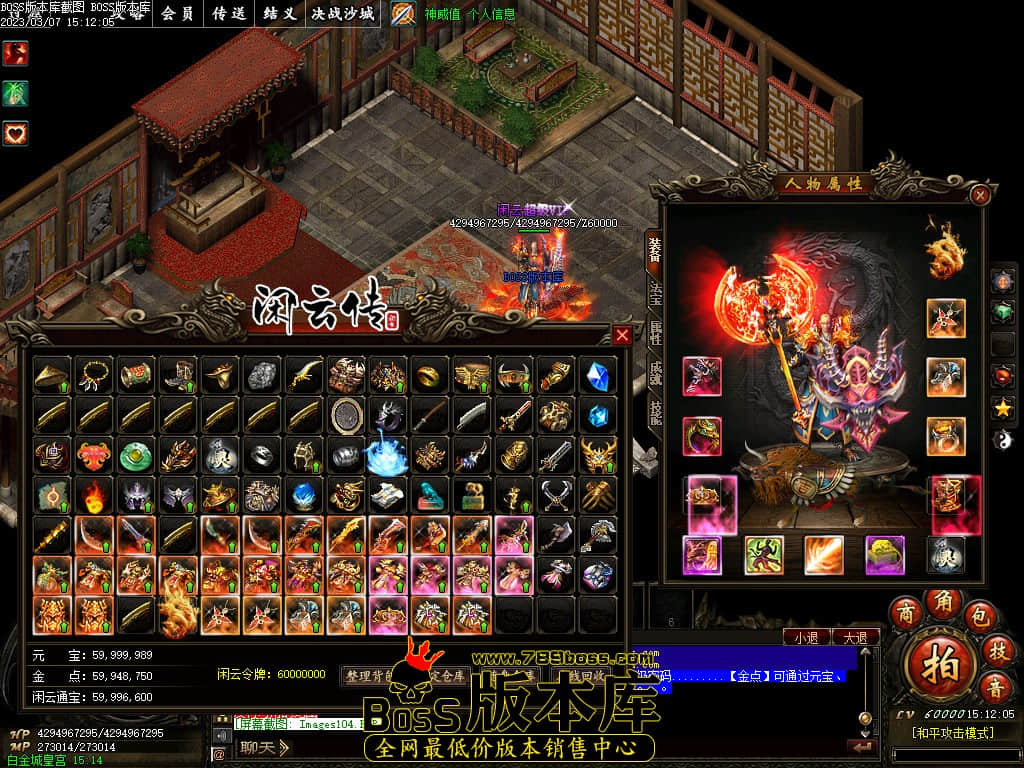
Task: Open the 决战沙城 menu
Action: pyautogui.click(x=343, y=14)
